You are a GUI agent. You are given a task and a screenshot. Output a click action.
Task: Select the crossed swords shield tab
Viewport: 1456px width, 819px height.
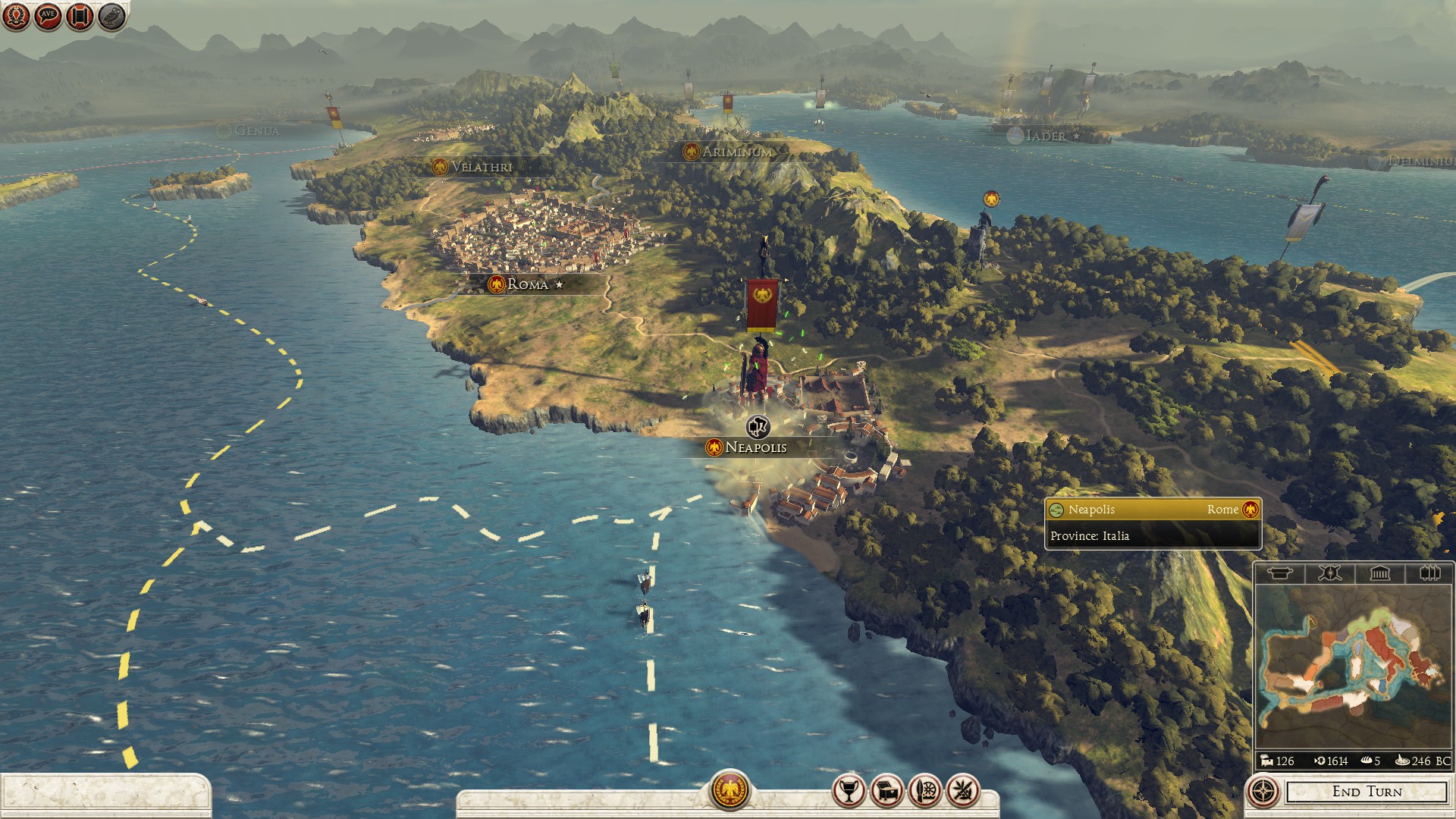point(1329,573)
